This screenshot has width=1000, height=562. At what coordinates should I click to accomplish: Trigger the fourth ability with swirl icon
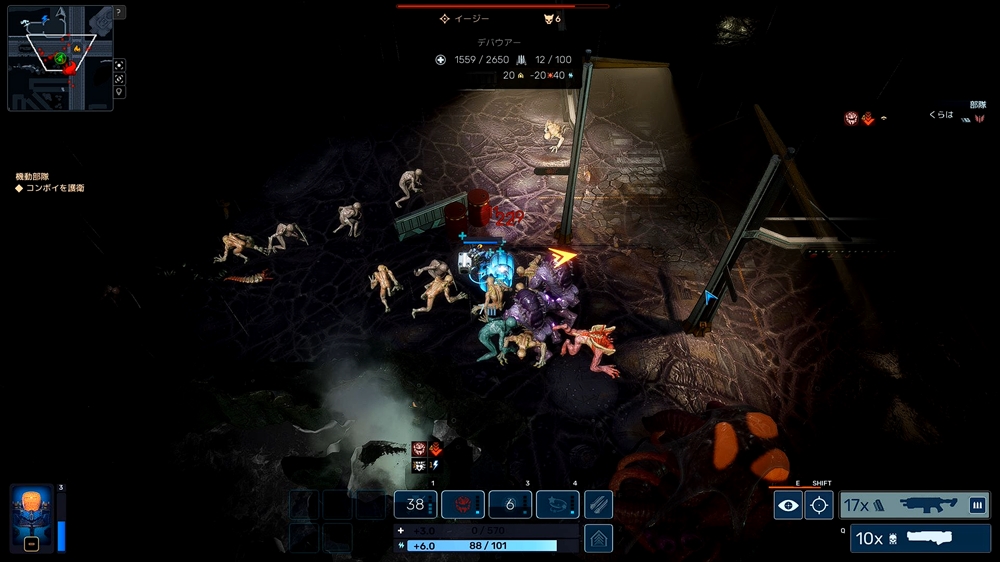[558, 505]
